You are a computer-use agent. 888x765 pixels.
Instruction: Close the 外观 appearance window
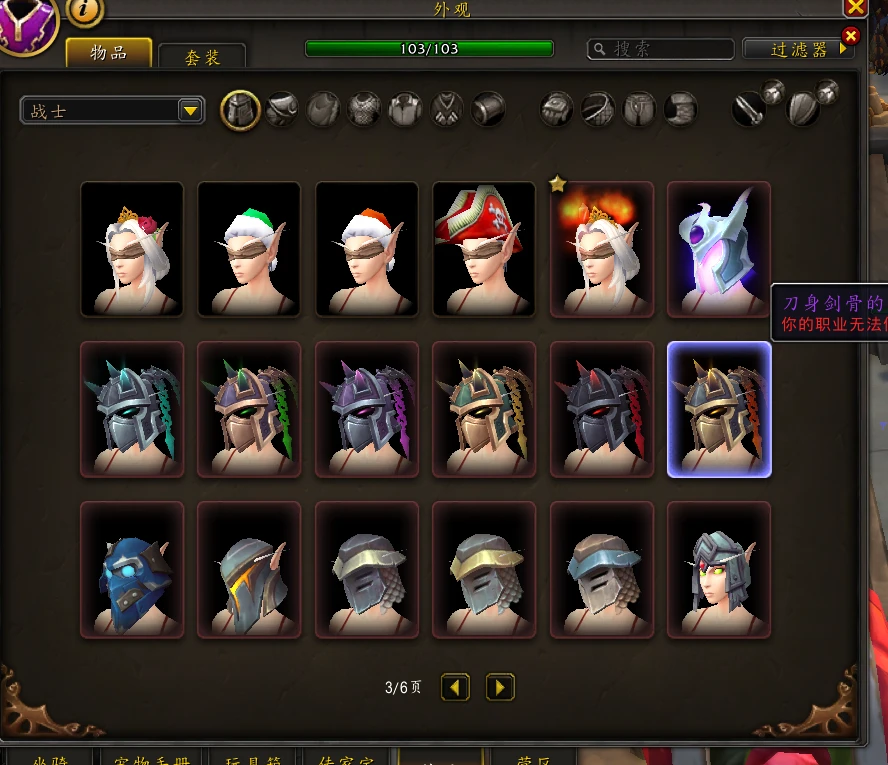coord(856,8)
